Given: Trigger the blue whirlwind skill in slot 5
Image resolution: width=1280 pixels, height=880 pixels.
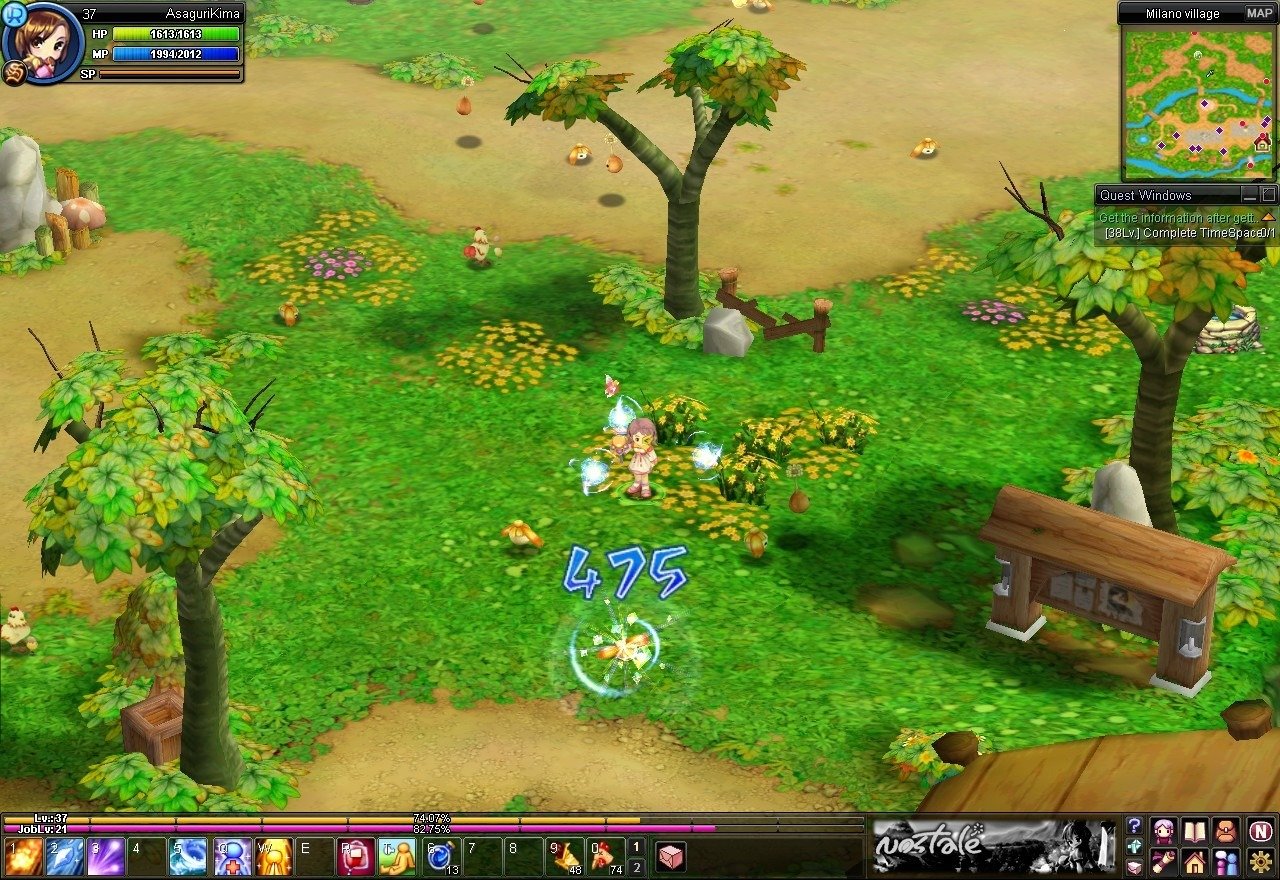Looking at the screenshot, I should coord(188,857).
